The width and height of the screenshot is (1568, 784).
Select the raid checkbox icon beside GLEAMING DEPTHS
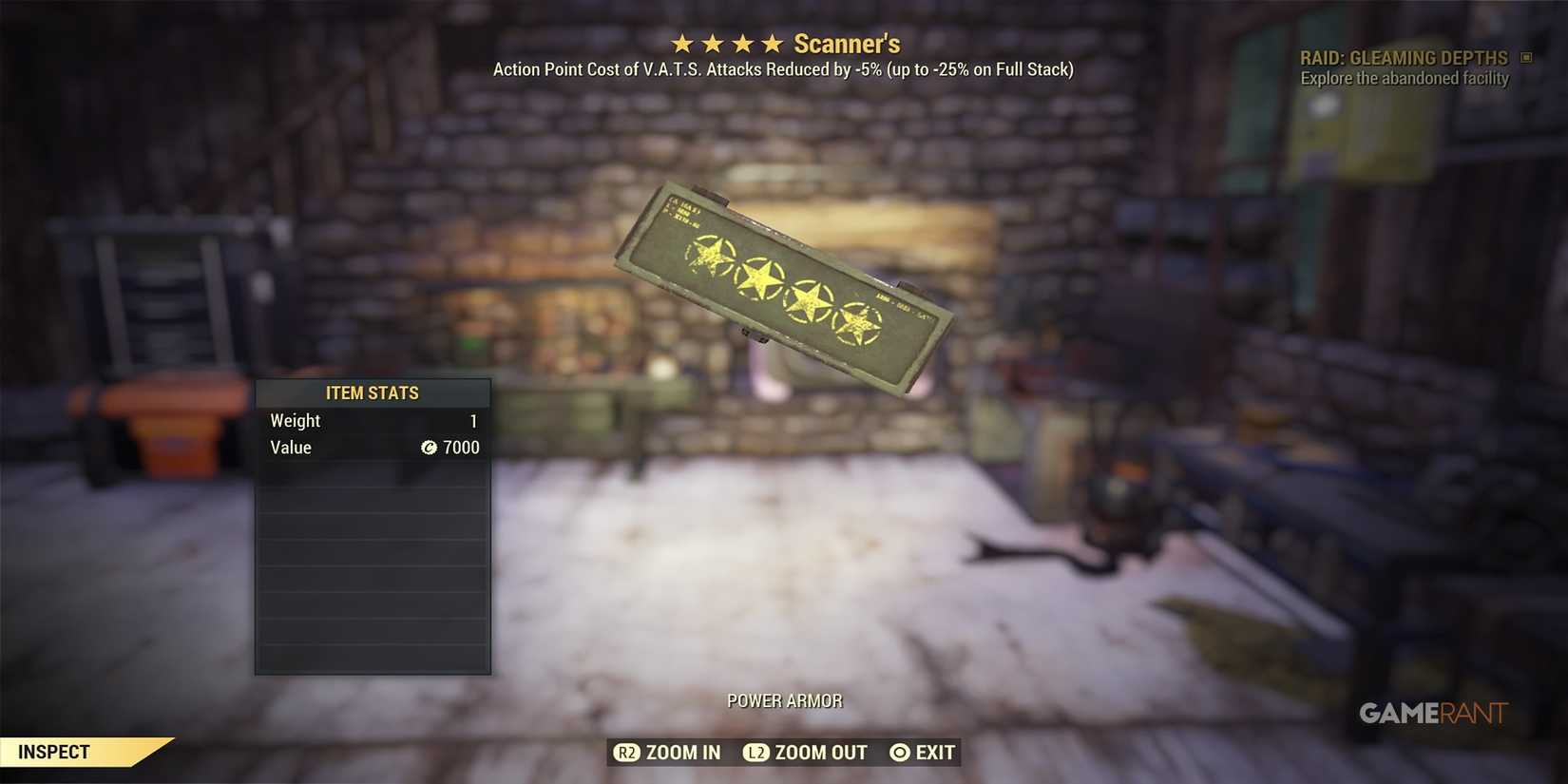[1527, 57]
